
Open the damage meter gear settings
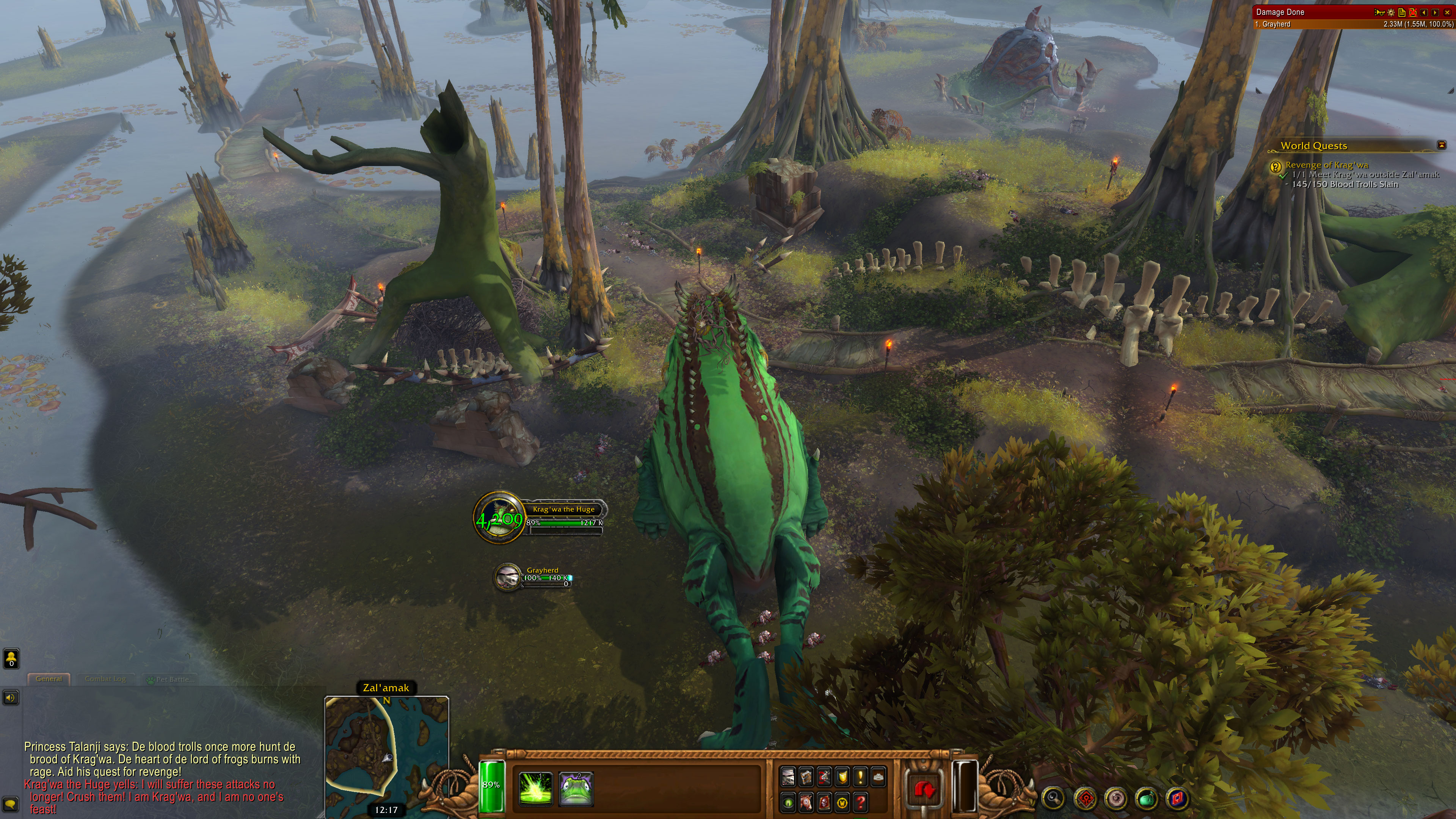(x=1391, y=12)
